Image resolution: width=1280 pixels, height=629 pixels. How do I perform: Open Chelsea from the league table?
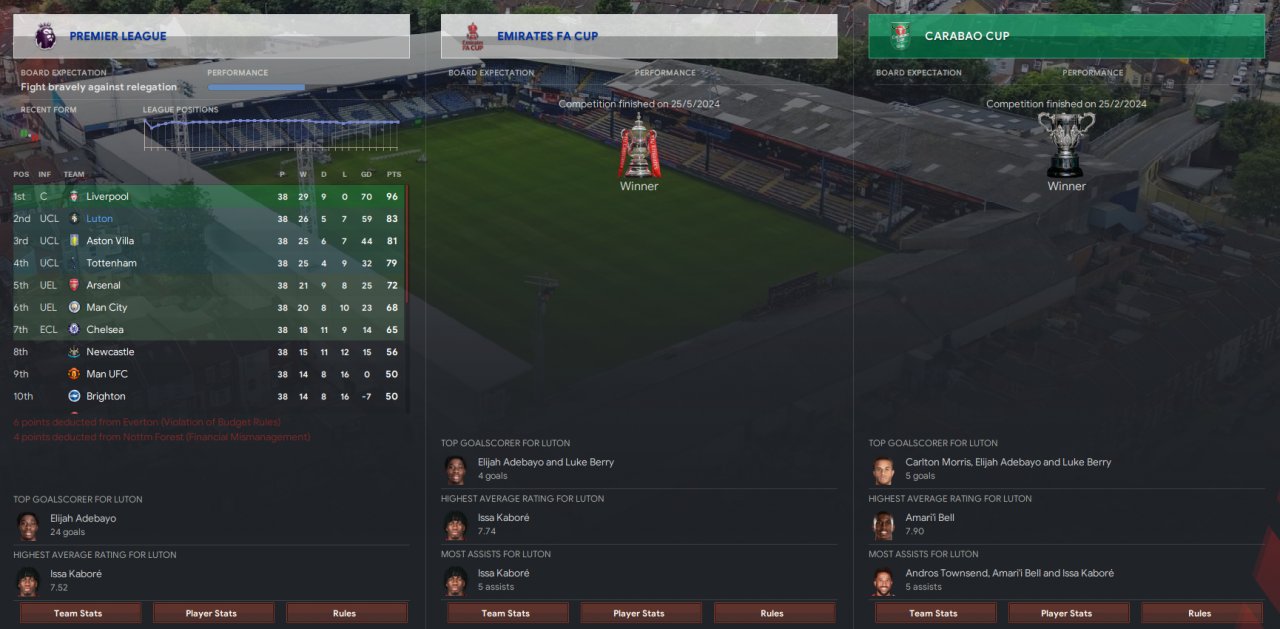pos(104,329)
